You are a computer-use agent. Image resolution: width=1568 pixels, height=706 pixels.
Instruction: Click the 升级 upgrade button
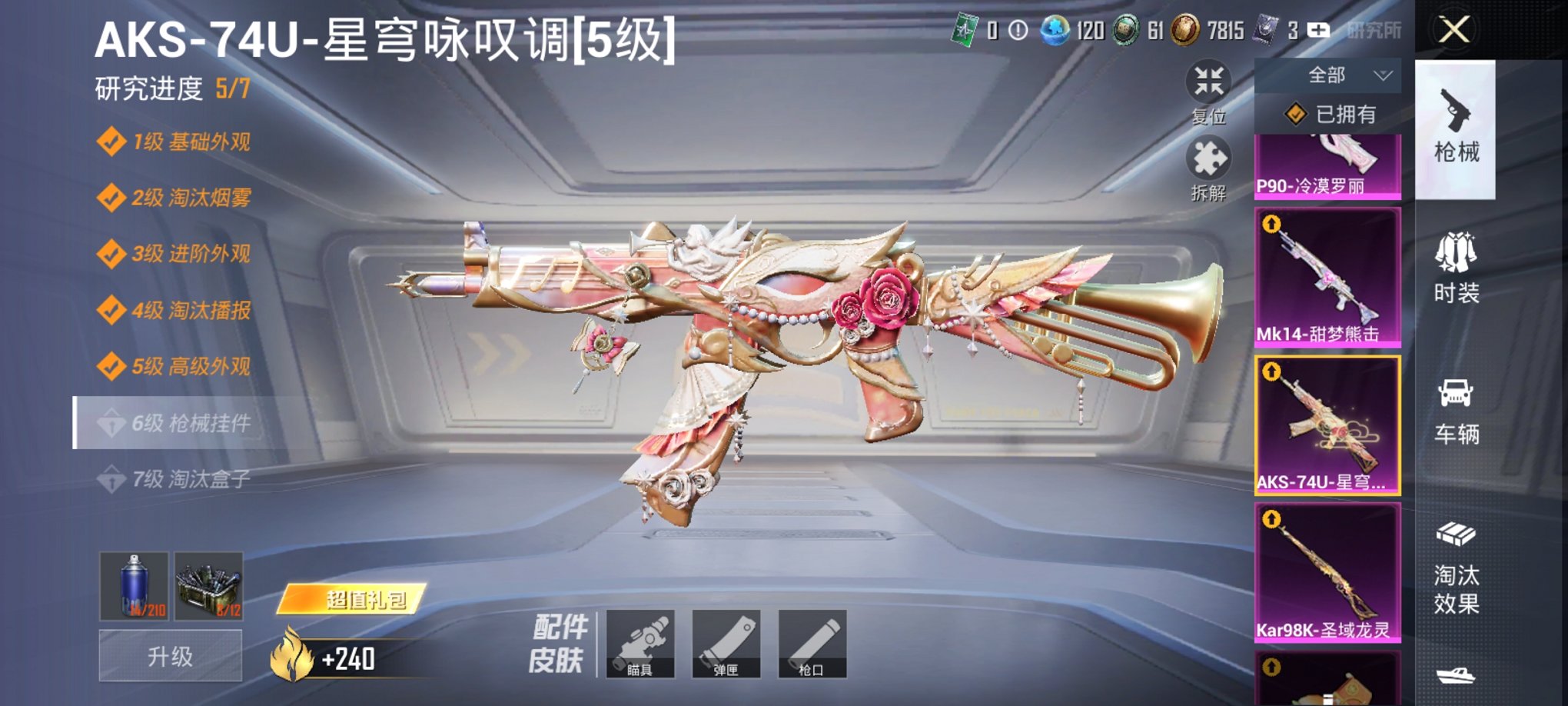pyautogui.click(x=169, y=654)
